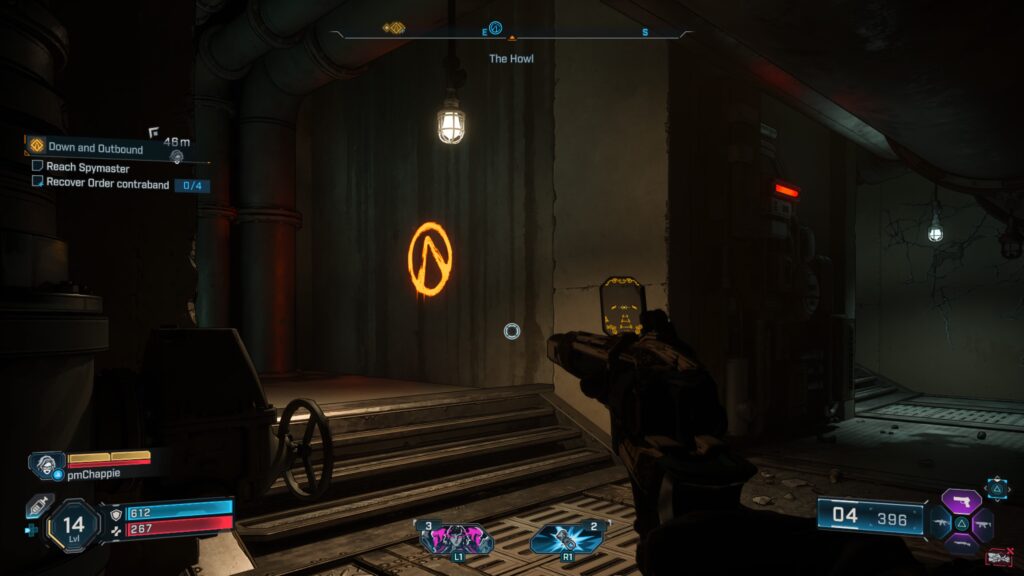Open the Down and Outbound quest tracker

[95, 148]
